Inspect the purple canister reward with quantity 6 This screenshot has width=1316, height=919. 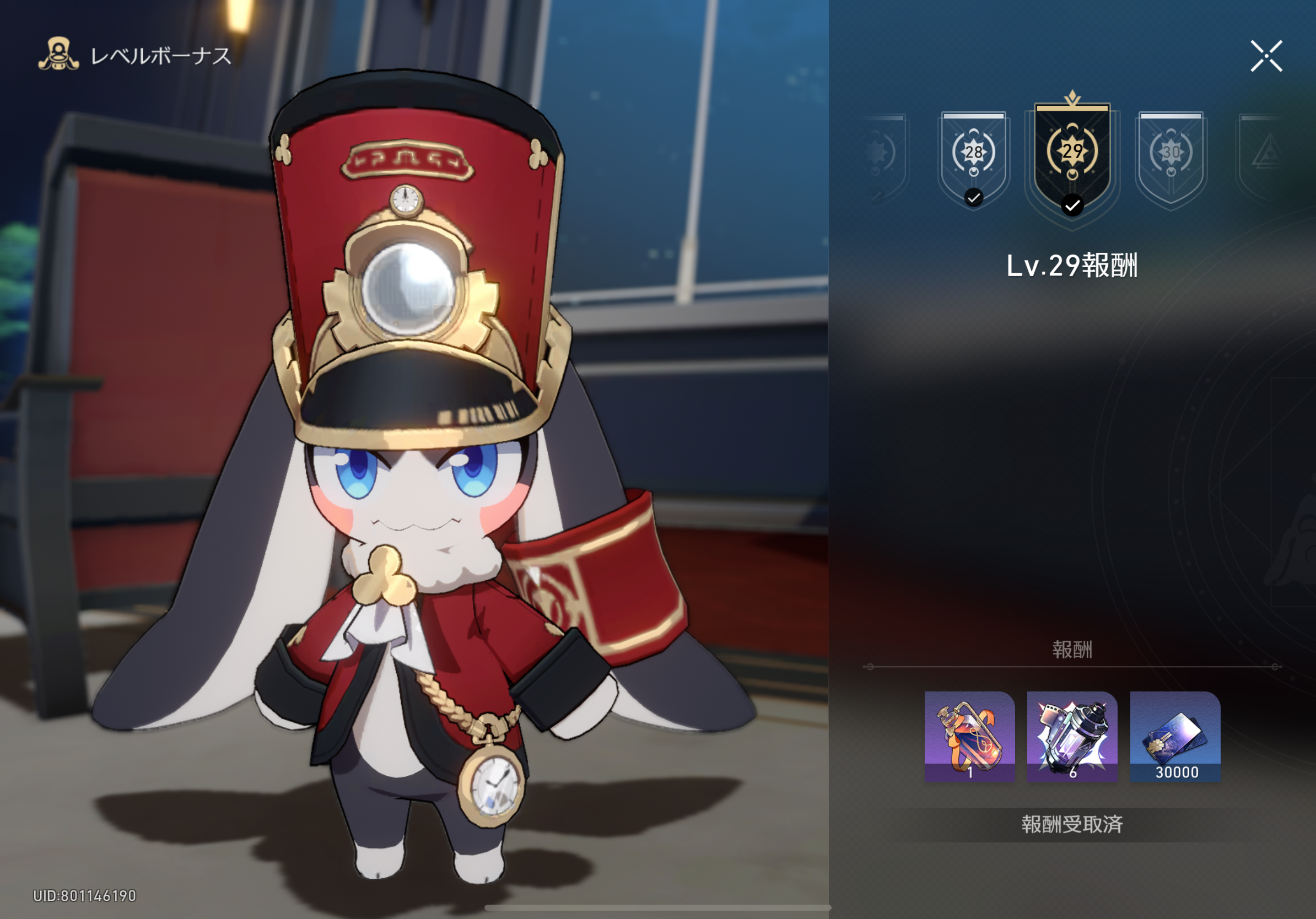click(x=1072, y=736)
